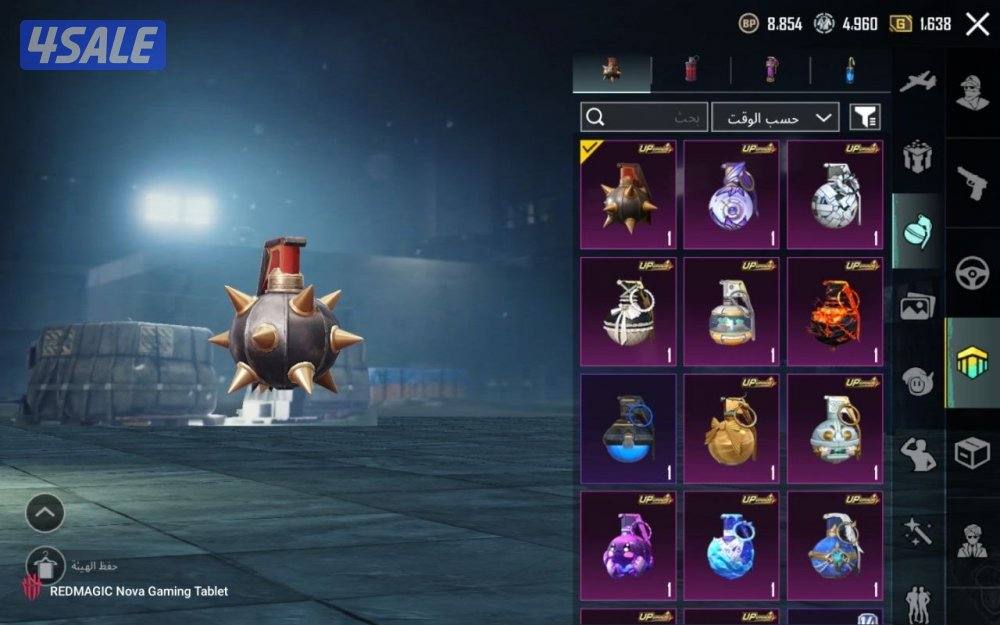This screenshot has width=1000, height=625.
Task: Choose the purple swirl grenade skin
Action: (x=731, y=194)
